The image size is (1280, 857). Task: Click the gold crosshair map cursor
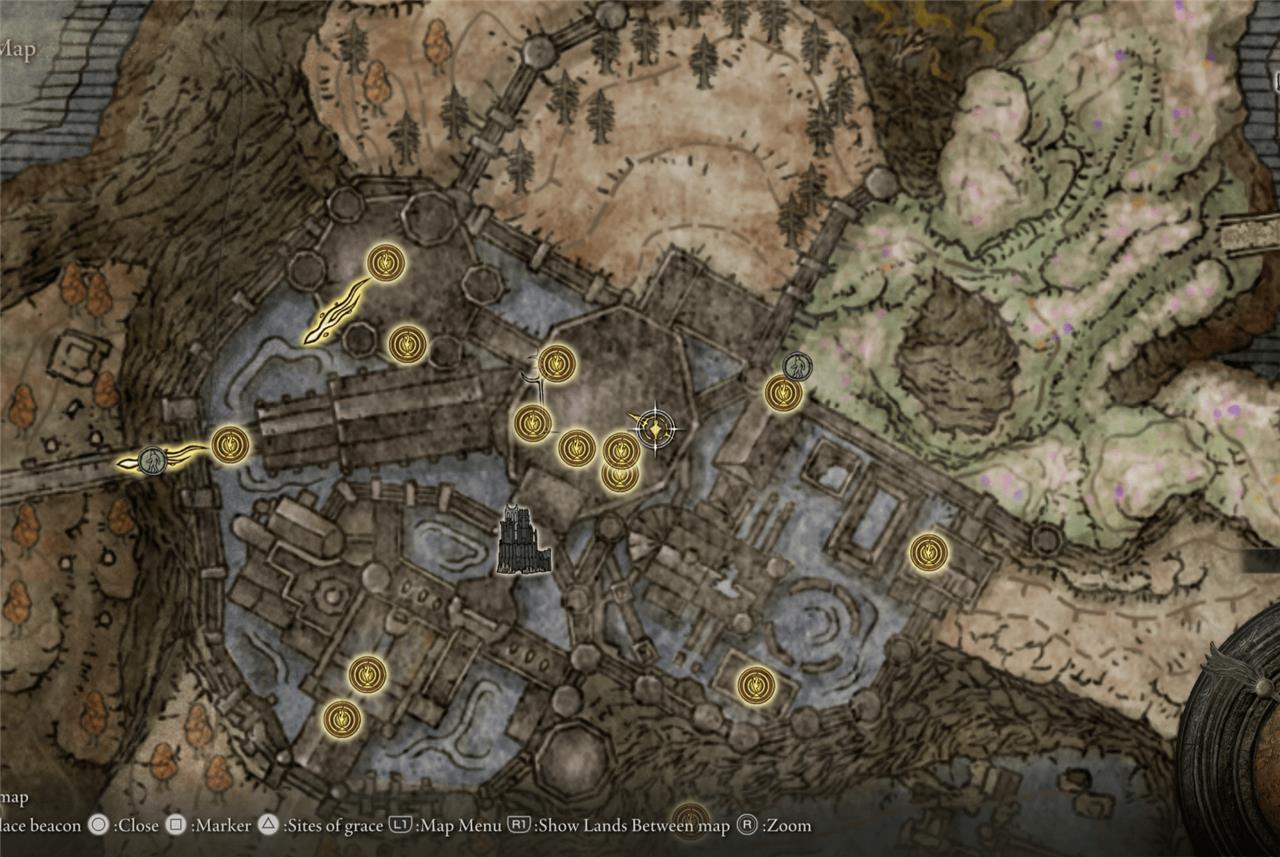[654, 429]
